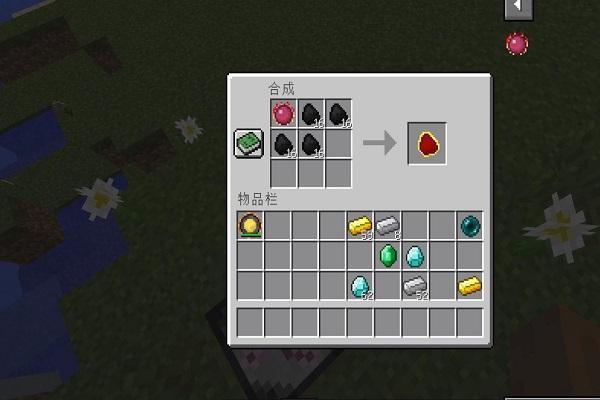
Task: Select the pink orb icon below the arrow button
Action: click(x=517, y=43)
